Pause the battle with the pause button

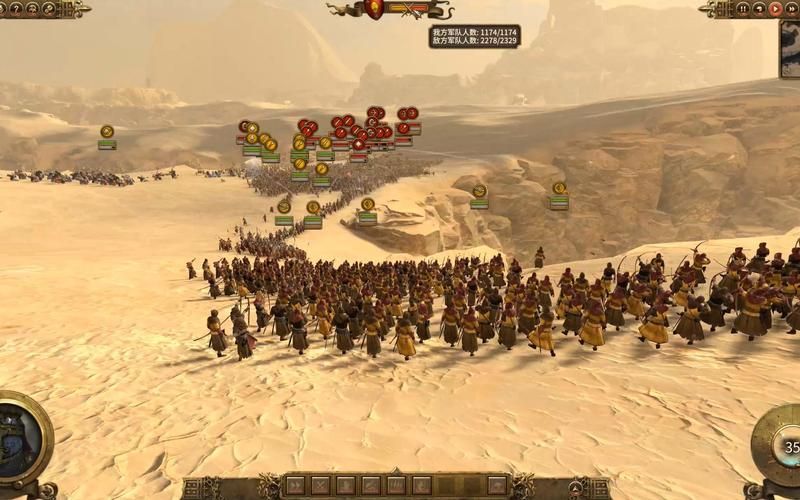(743, 9)
